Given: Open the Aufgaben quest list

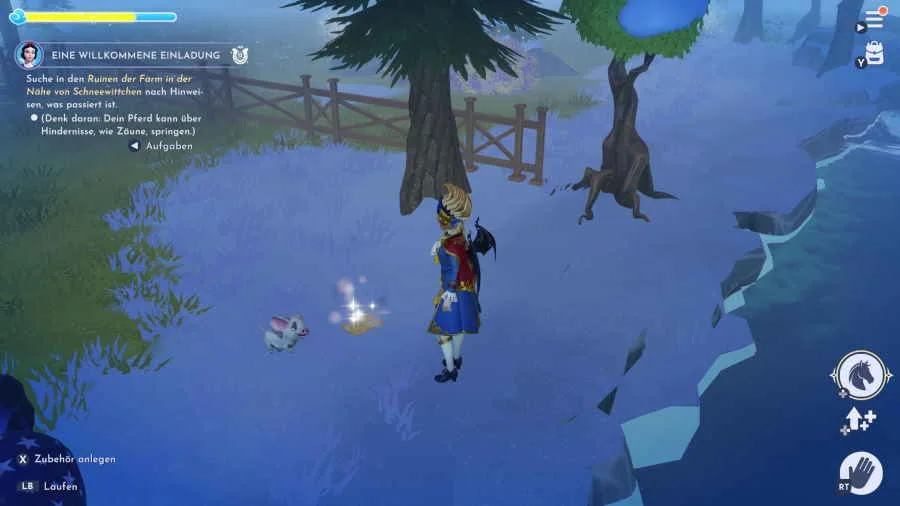Looking at the screenshot, I should [x=168, y=146].
